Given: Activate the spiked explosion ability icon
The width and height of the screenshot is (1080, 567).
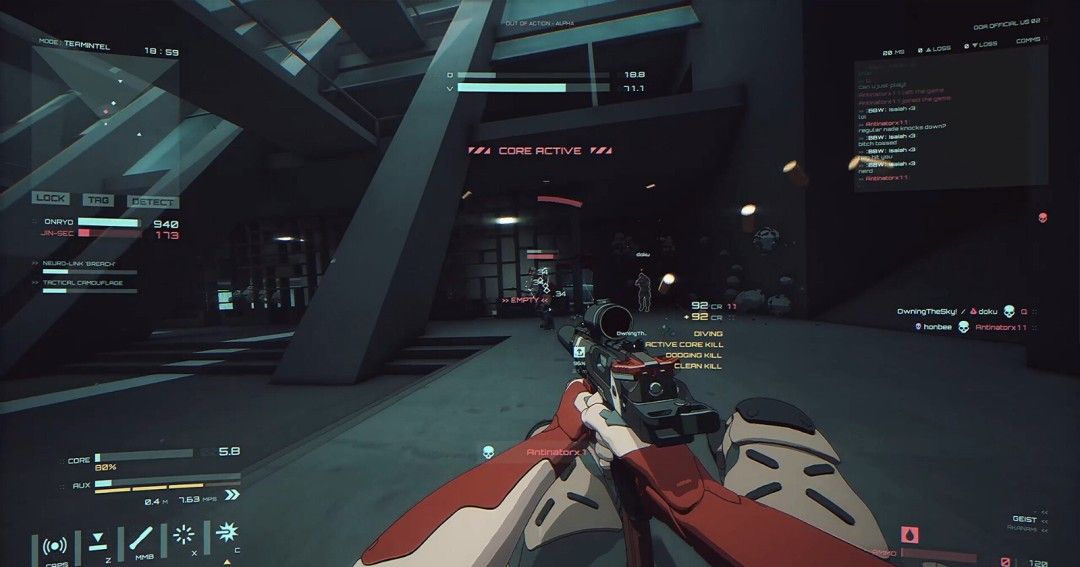Looking at the screenshot, I should click(x=227, y=532).
